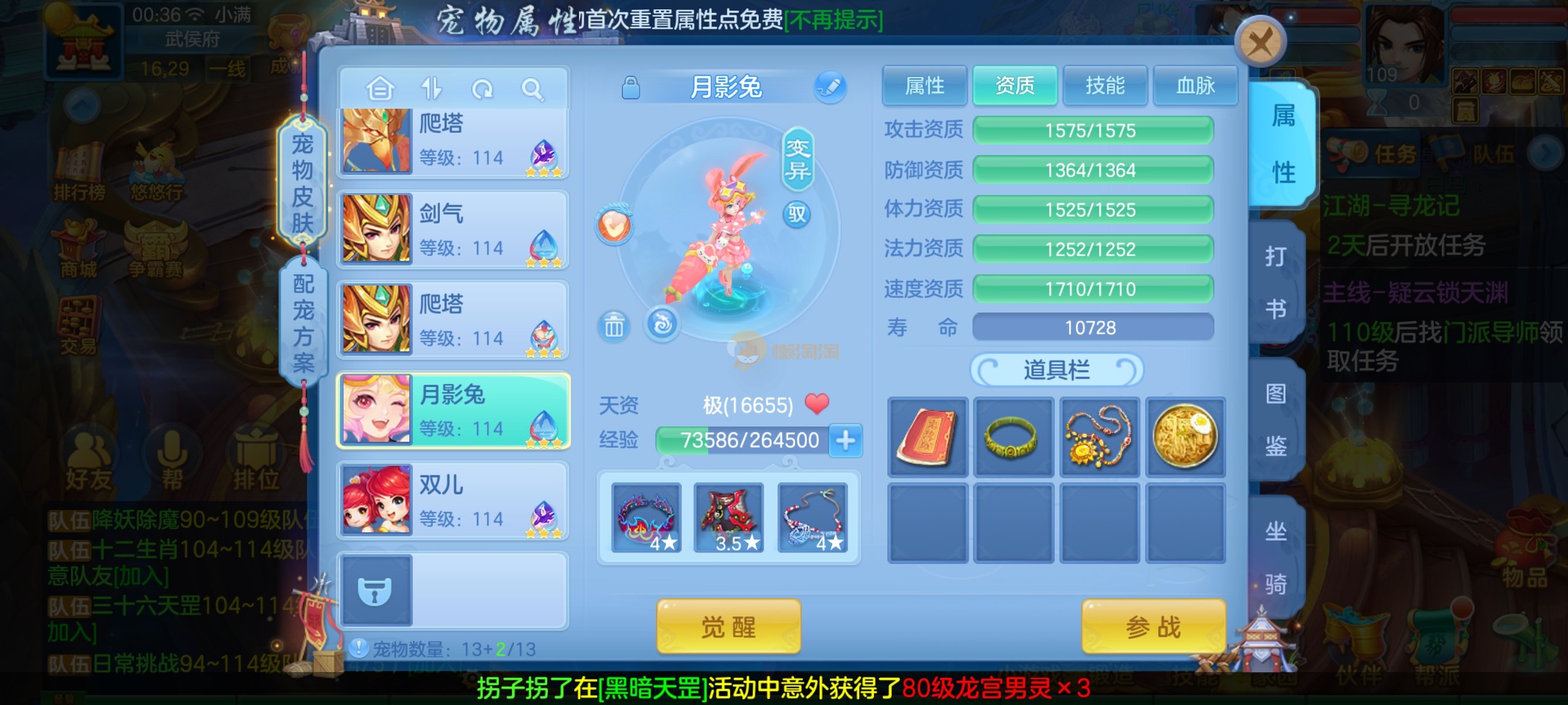Close the pet attributes window
This screenshot has width=1568, height=705.
coord(1260,43)
